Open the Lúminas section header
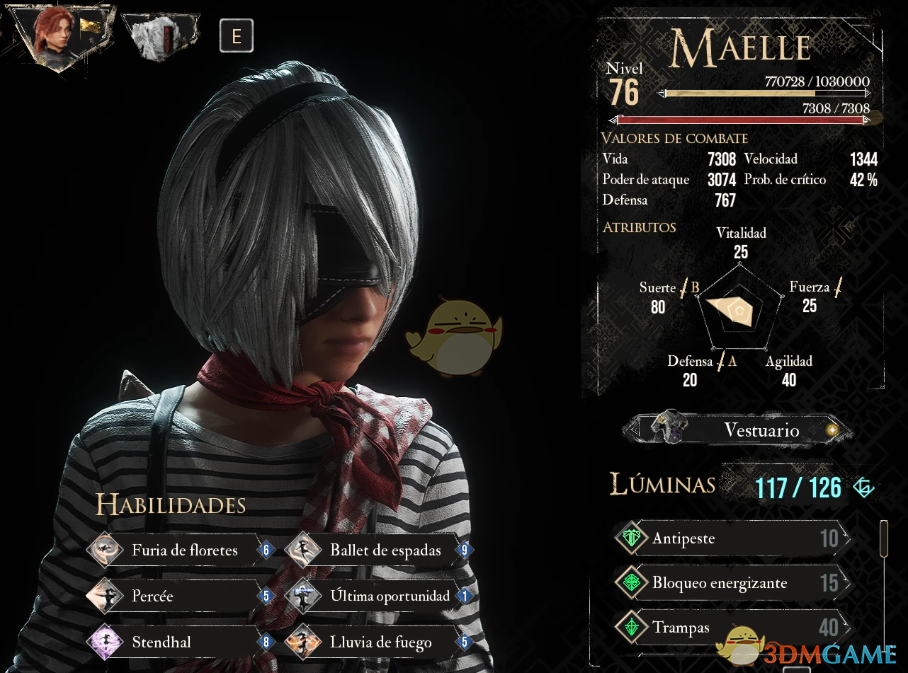Image resolution: width=908 pixels, height=673 pixels. pos(663,485)
